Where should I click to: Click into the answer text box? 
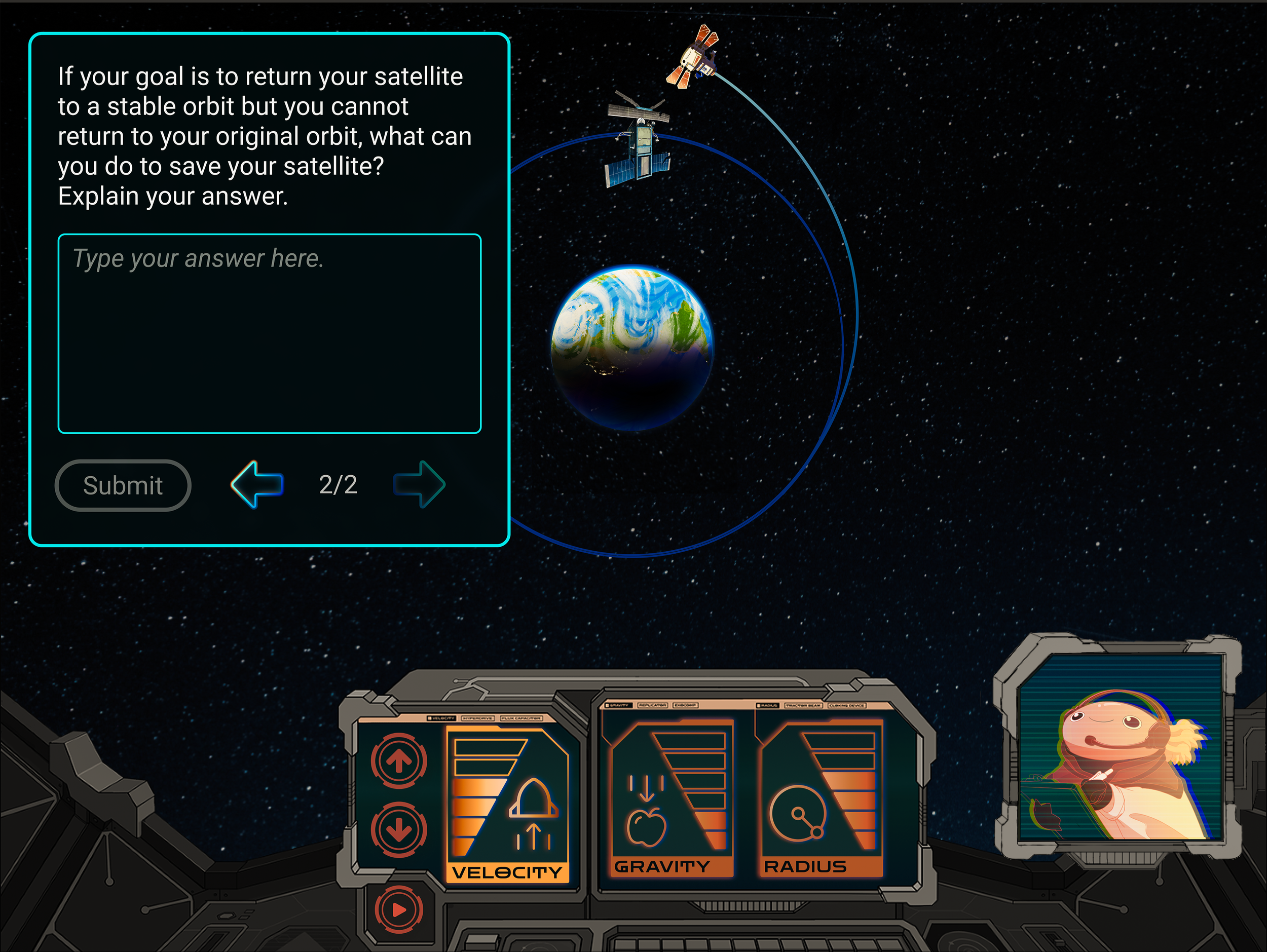(269, 333)
